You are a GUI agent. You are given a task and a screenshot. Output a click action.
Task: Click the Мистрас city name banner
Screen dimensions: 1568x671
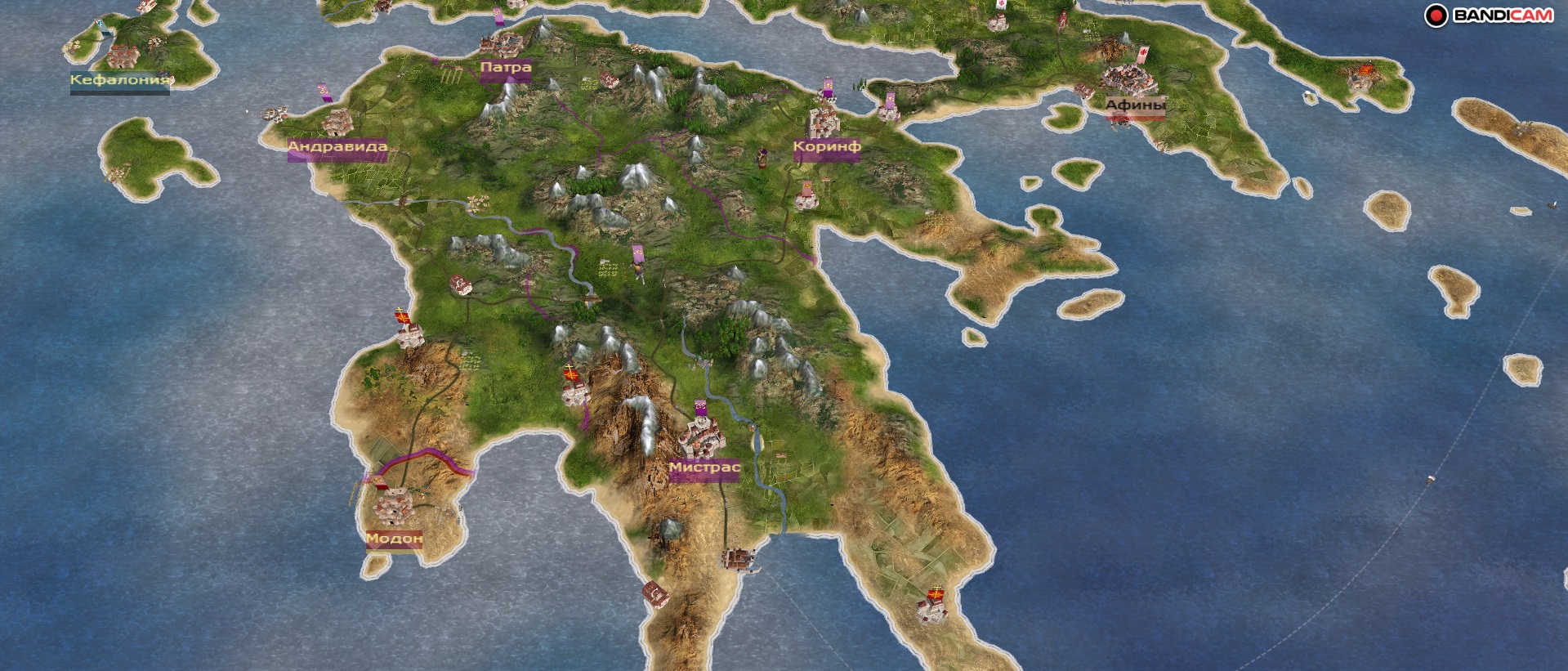(x=704, y=467)
